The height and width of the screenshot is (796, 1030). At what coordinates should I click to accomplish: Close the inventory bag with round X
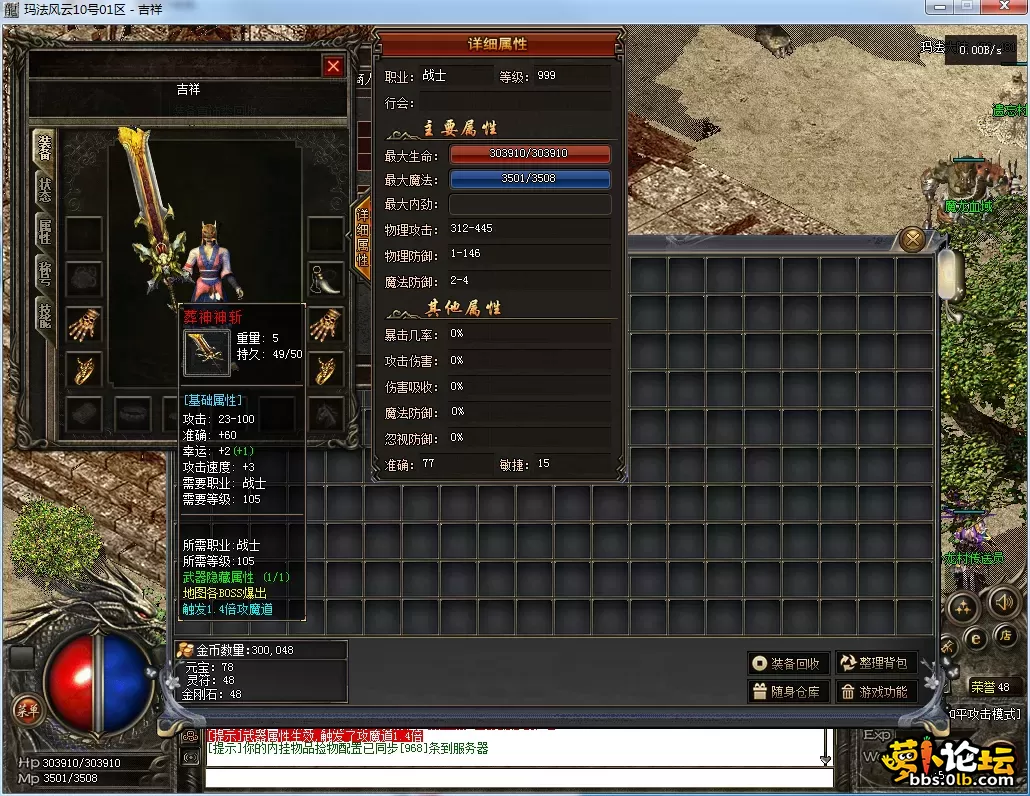click(911, 239)
